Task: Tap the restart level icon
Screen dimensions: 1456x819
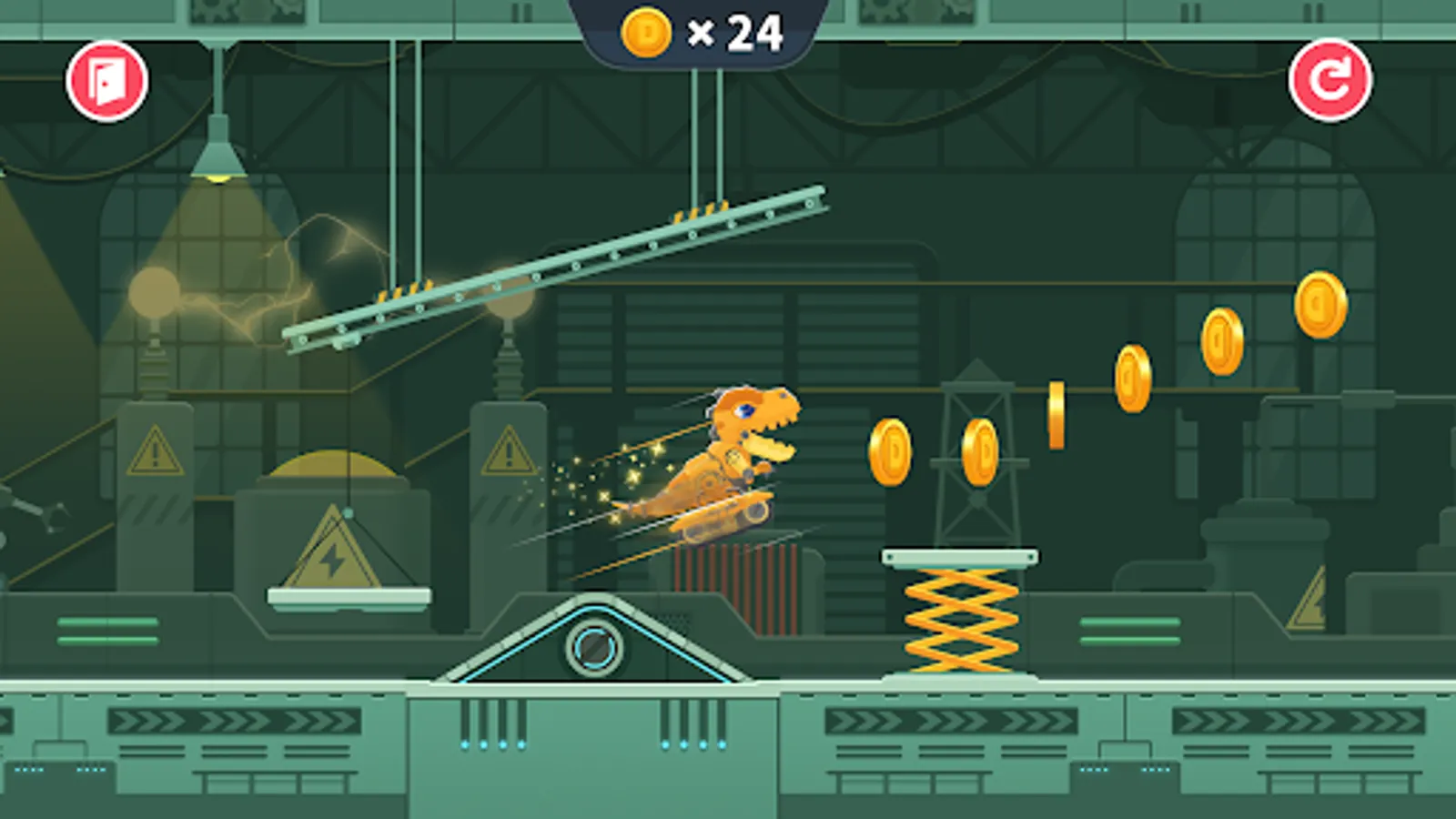Action: point(1331,81)
